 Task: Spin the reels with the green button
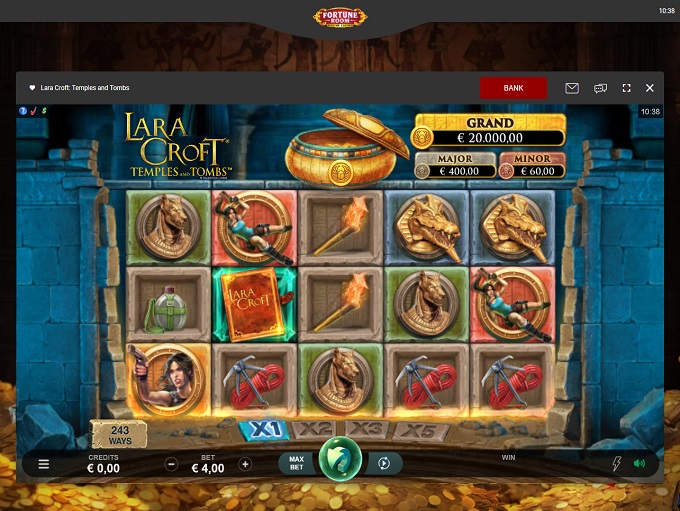click(x=340, y=461)
